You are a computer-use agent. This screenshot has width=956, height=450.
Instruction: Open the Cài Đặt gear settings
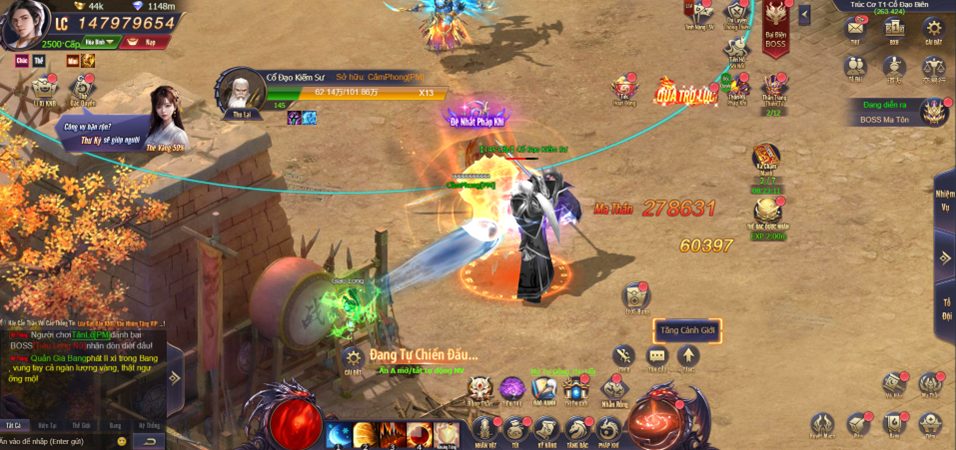tap(932, 30)
